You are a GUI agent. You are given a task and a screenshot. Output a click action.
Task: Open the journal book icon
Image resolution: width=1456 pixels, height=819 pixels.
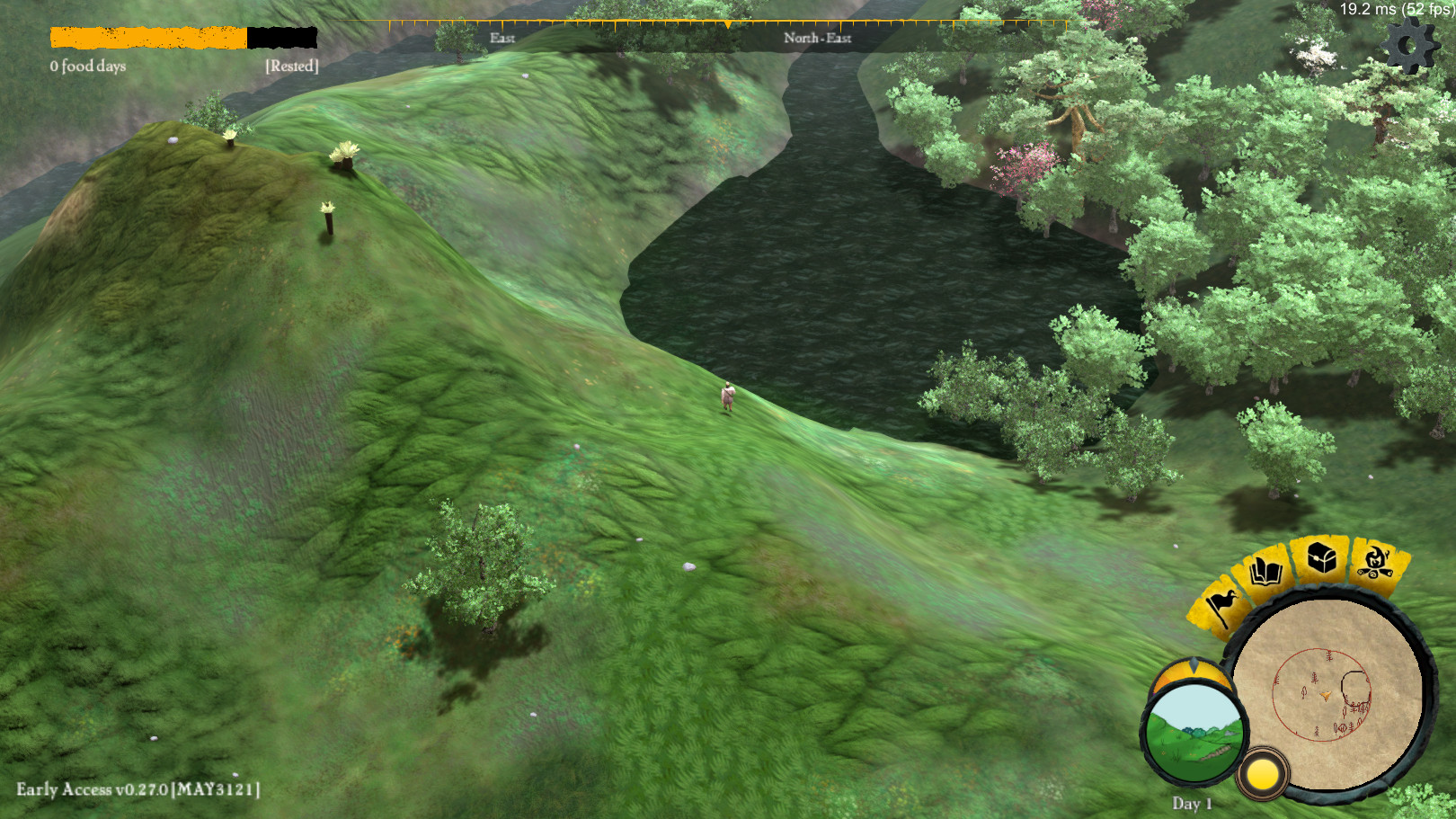coord(1265,571)
